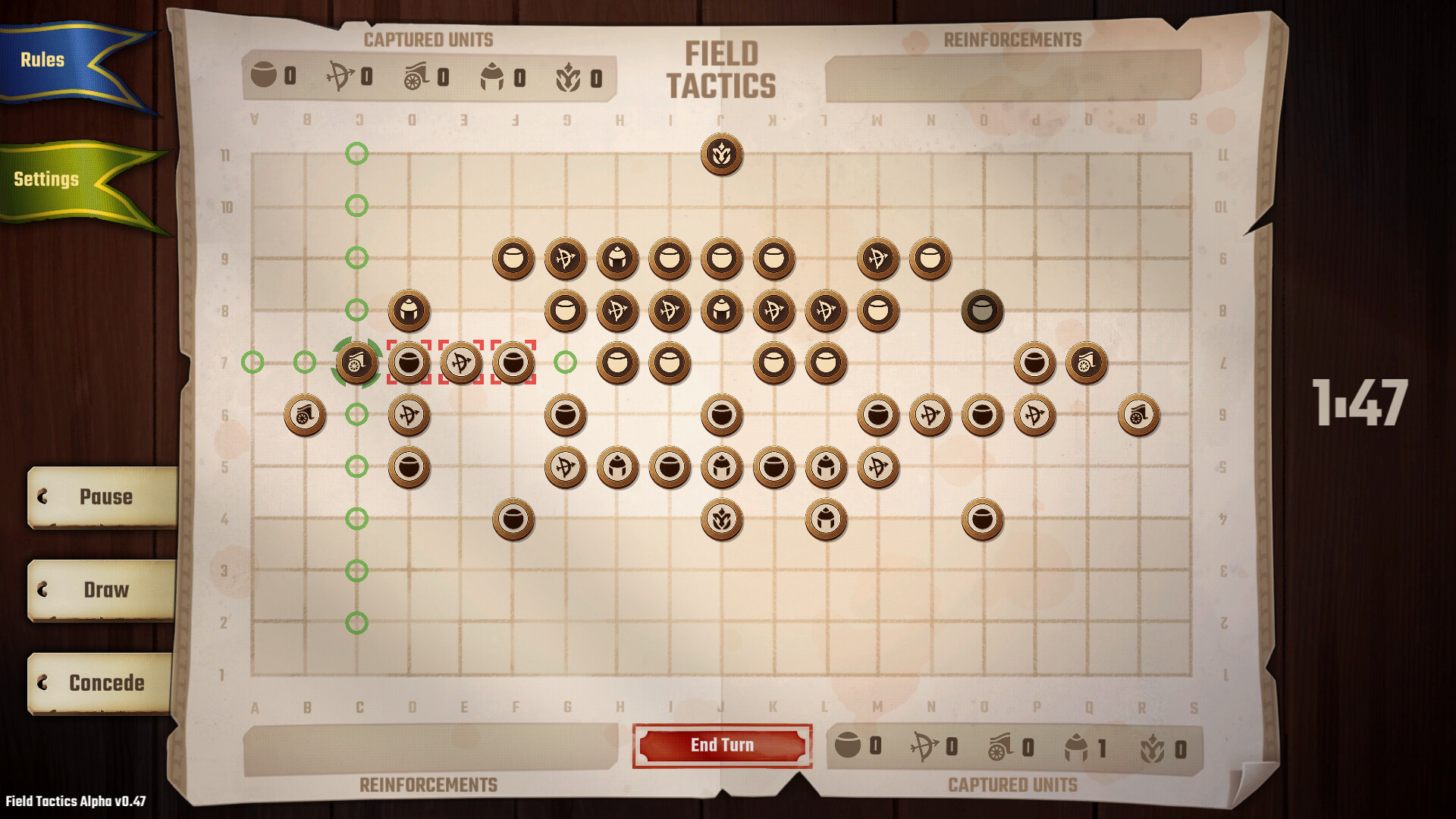The width and height of the screenshot is (1456, 819).
Task: Click the Concede option
Action: (105, 682)
